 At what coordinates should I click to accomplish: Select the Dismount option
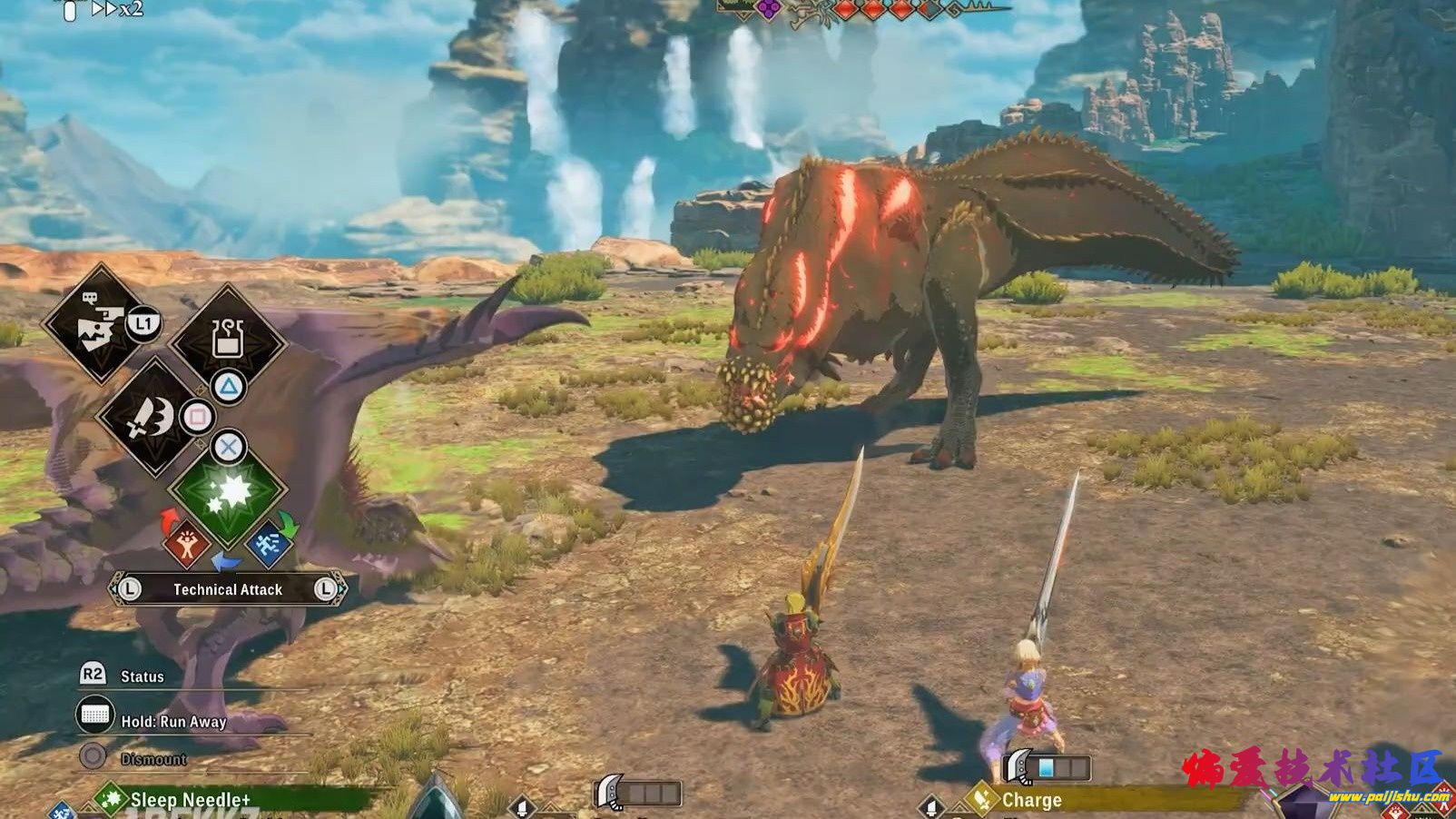click(x=152, y=759)
